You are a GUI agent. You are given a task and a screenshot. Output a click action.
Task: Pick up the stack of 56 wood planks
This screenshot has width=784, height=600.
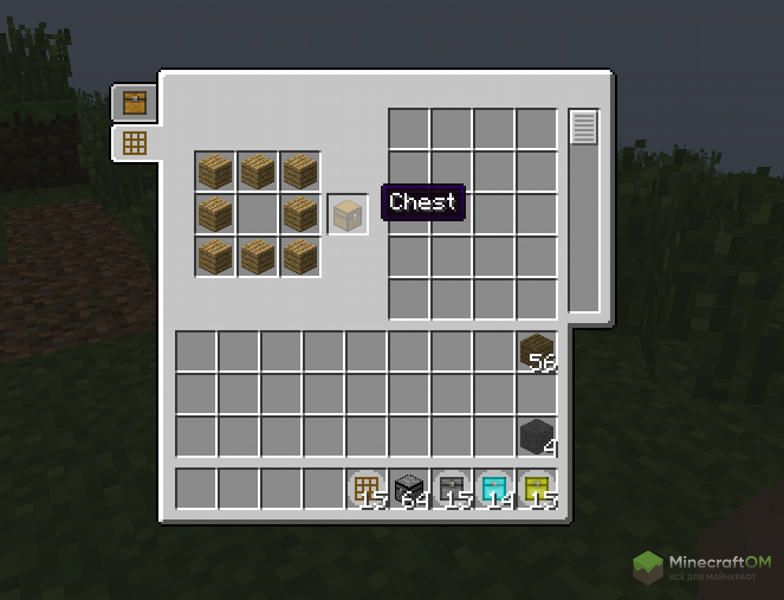pyautogui.click(x=537, y=351)
